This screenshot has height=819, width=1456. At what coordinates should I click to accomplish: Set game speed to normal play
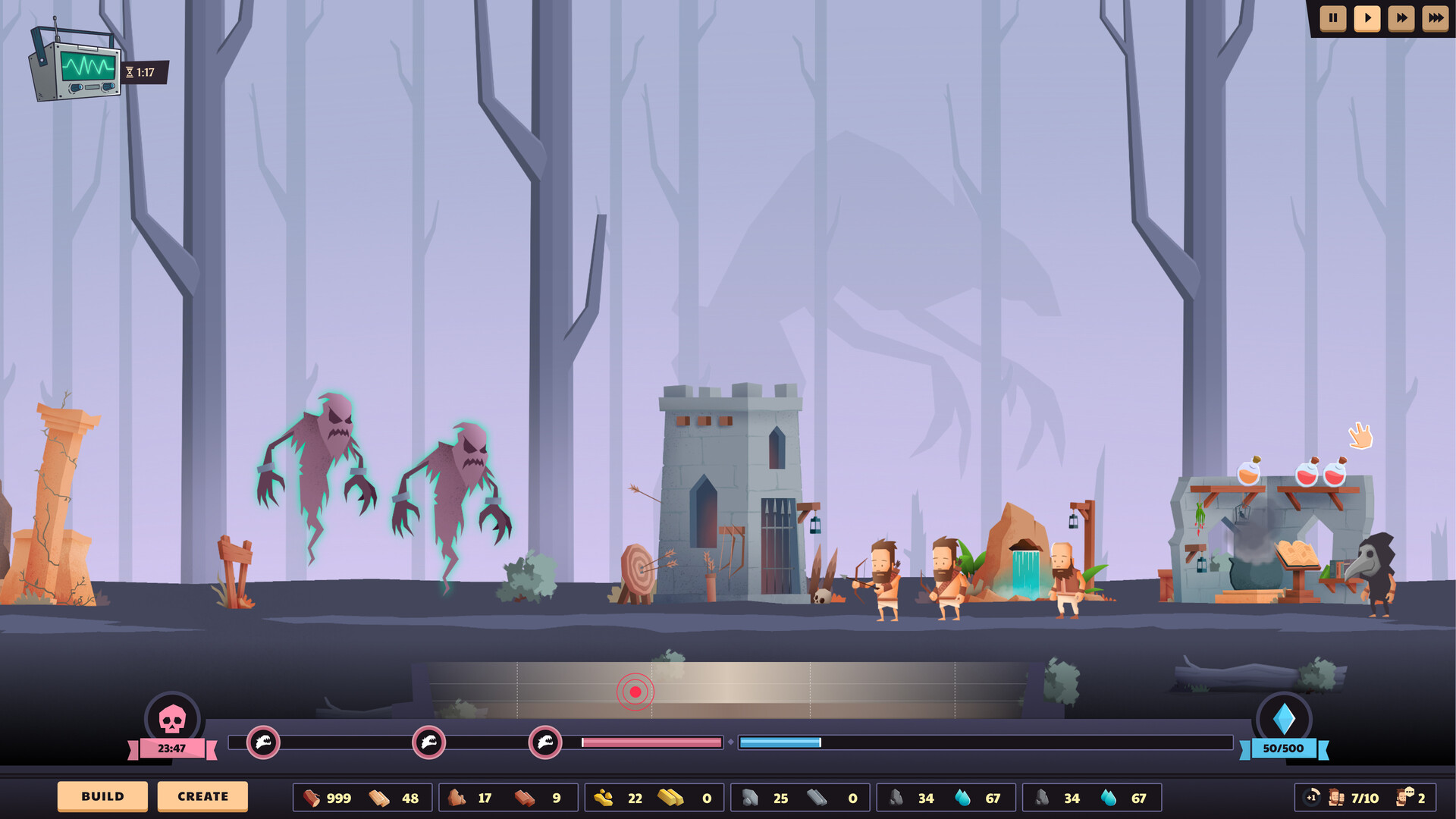pyautogui.click(x=1367, y=18)
